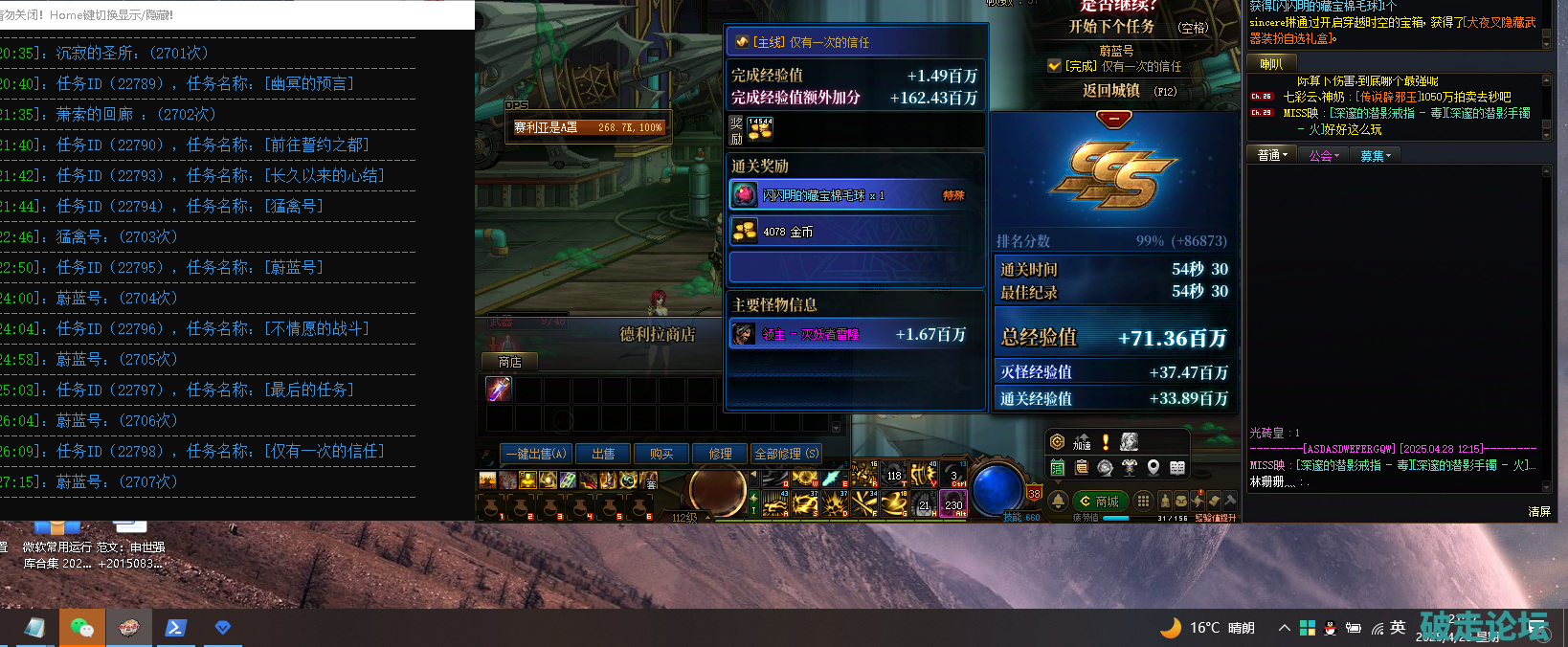Image resolution: width=1568 pixels, height=647 pixels.
Task: Return to town (返回城镇)
Action: 1110,91
